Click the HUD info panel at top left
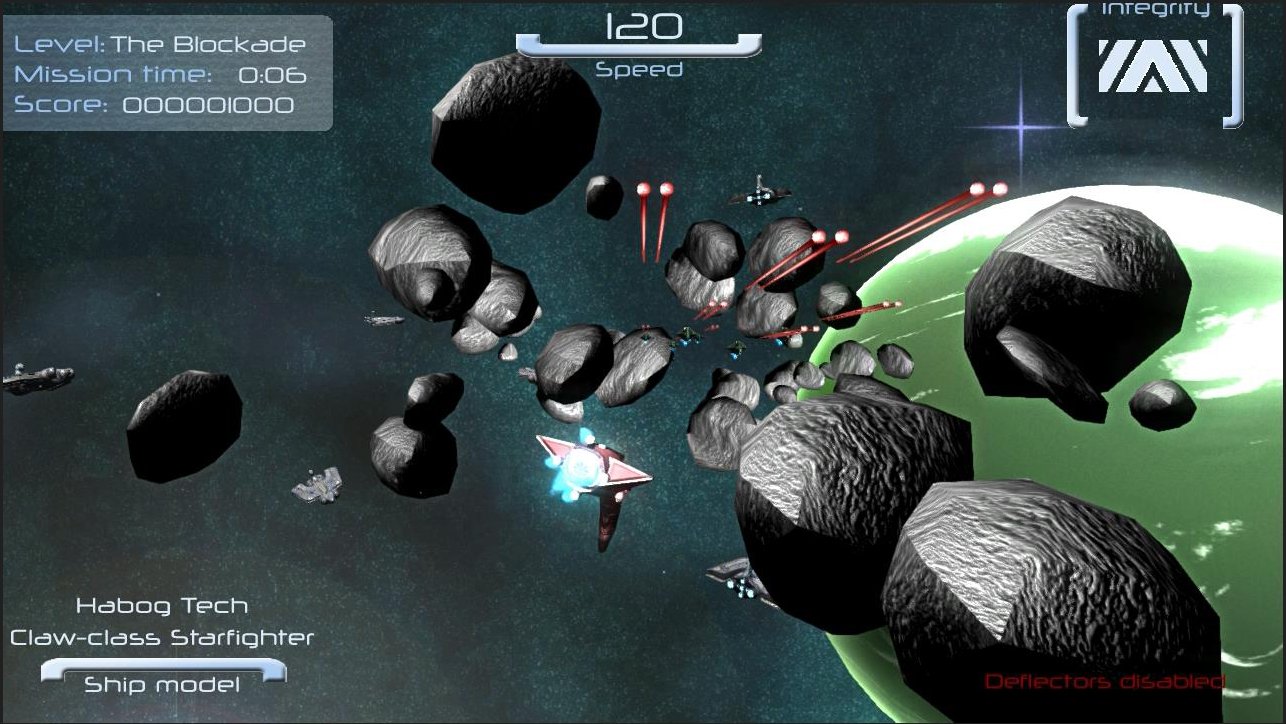Viewport: 1286px width, 724px height. [x=165, y=70]
